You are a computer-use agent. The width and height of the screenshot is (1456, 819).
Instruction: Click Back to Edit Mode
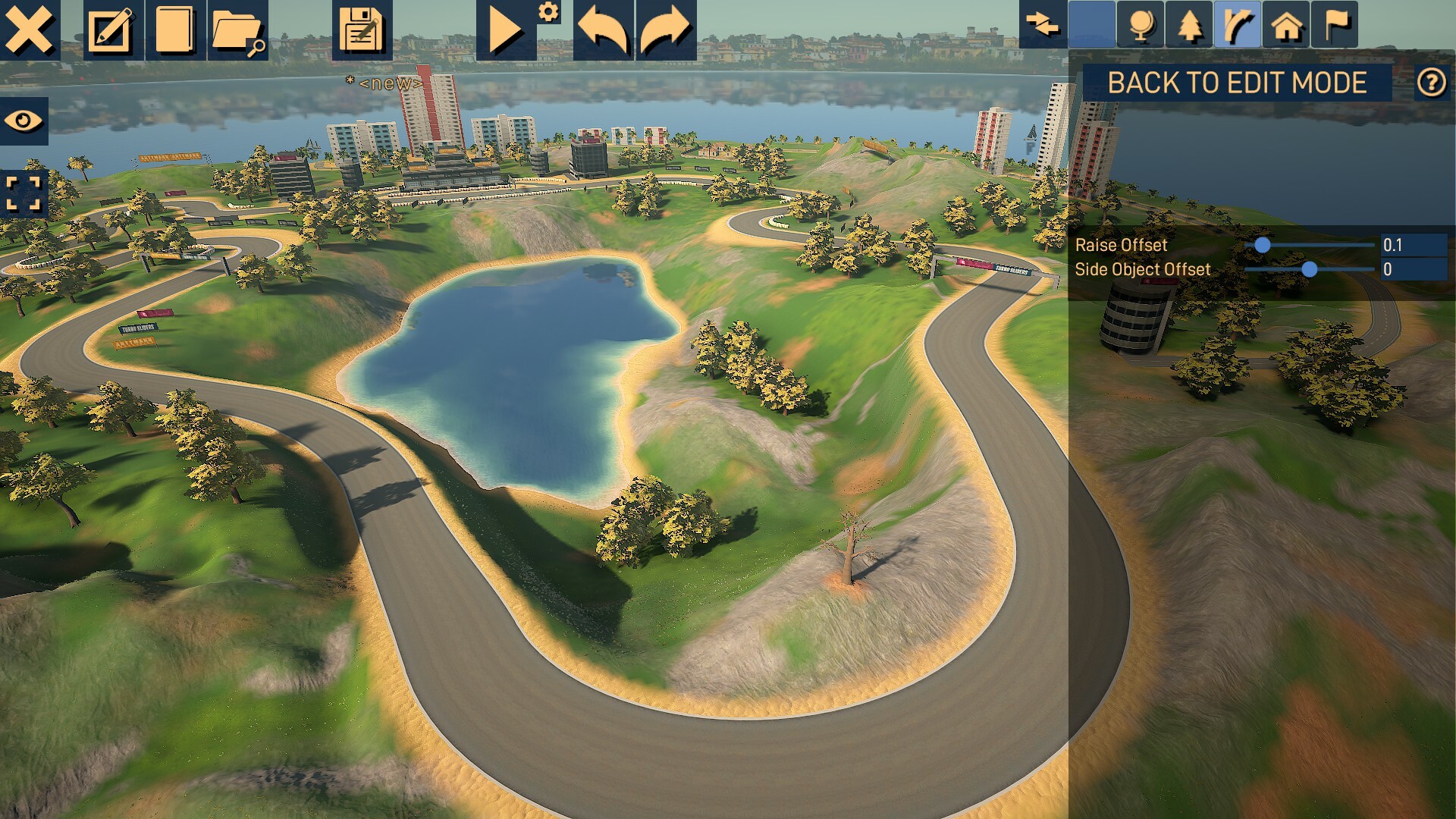[x=1237, y=83]
